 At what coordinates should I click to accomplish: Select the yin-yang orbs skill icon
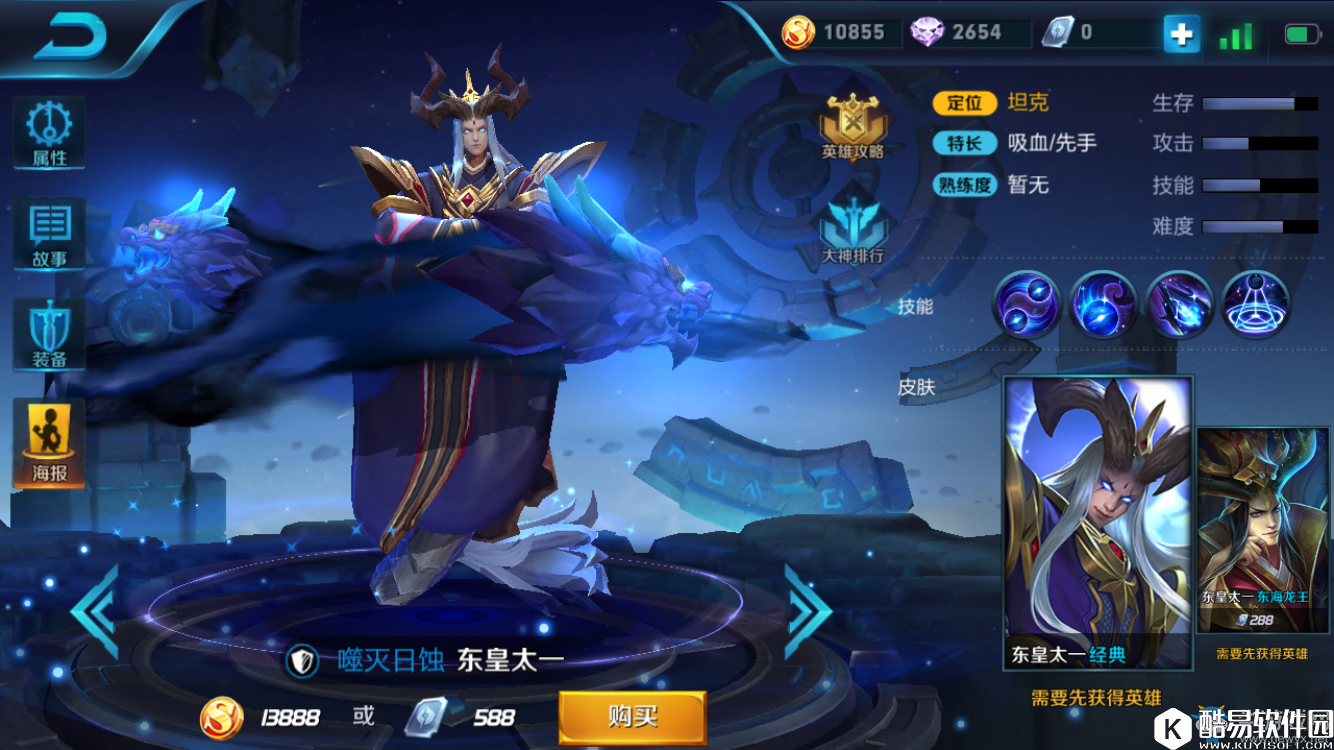(1026, 304)
